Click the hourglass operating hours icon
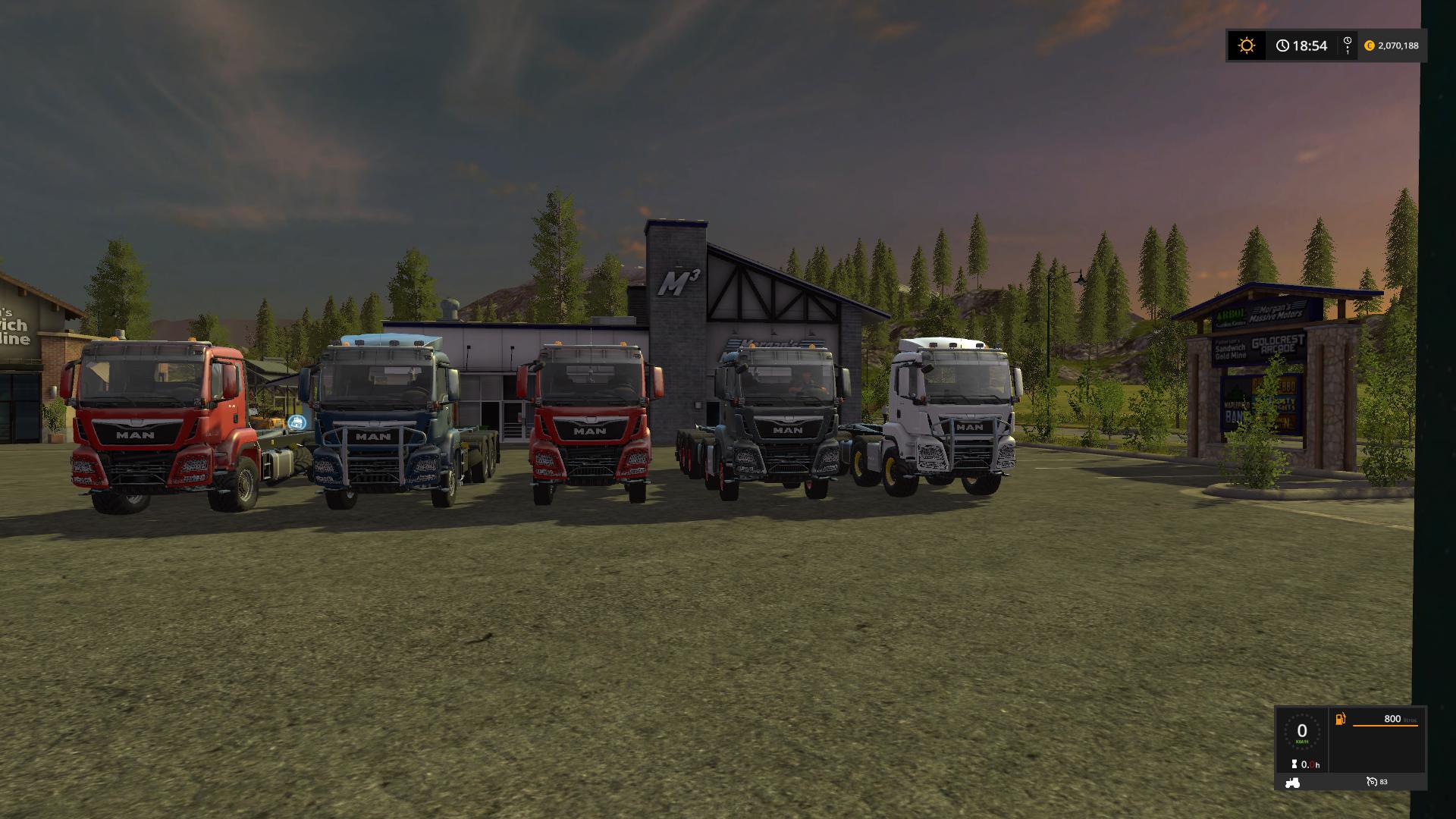 [x=1294, y=763]
